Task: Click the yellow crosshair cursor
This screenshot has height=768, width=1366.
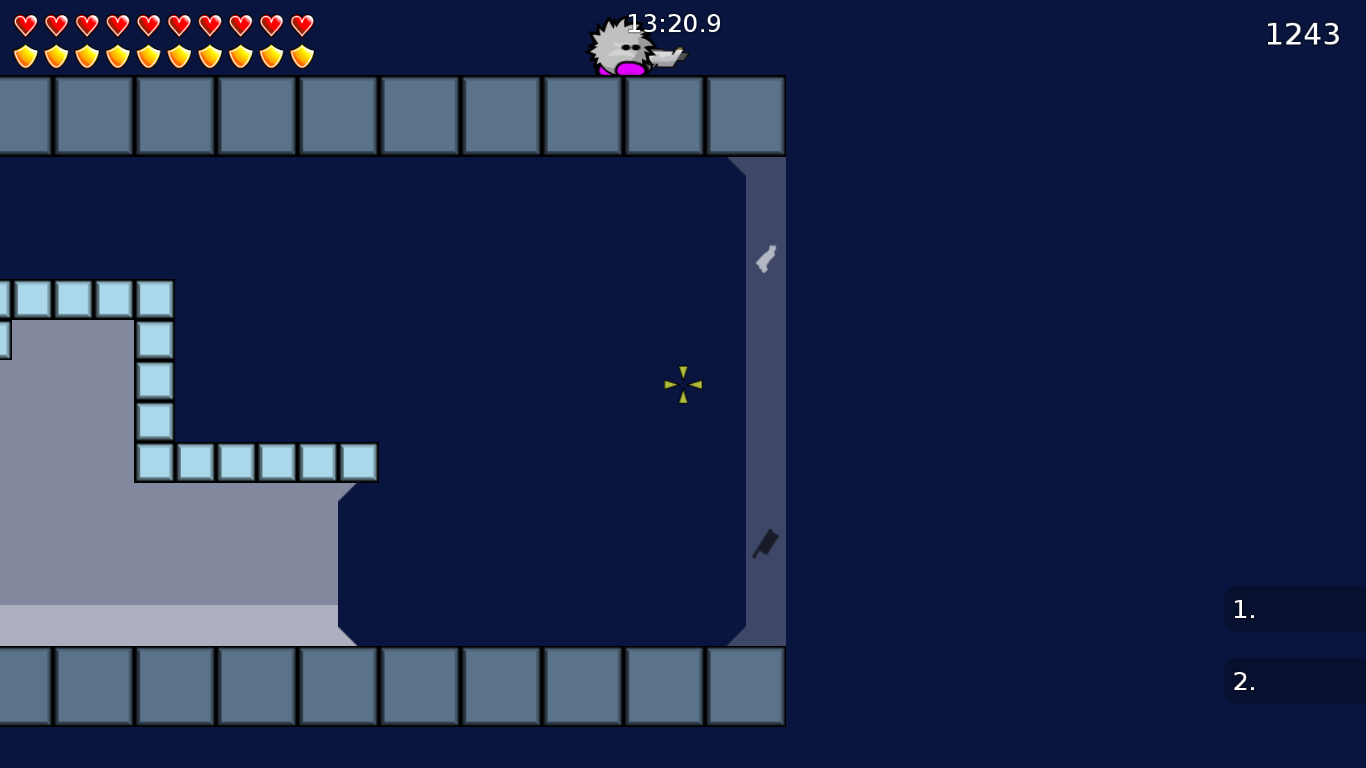Action: pos(683,385)
